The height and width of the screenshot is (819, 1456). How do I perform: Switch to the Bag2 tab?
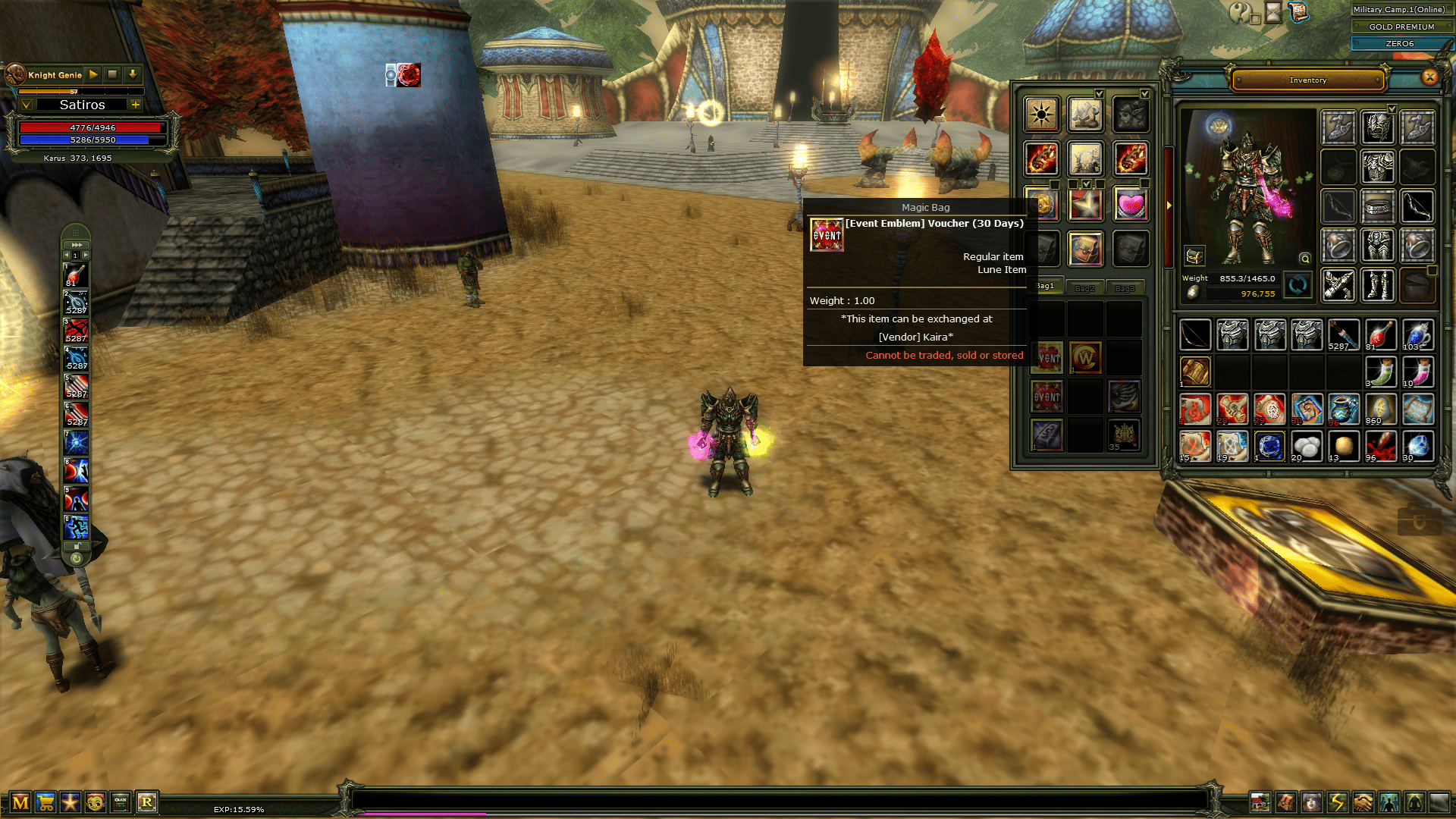[x=1084, y=288]
